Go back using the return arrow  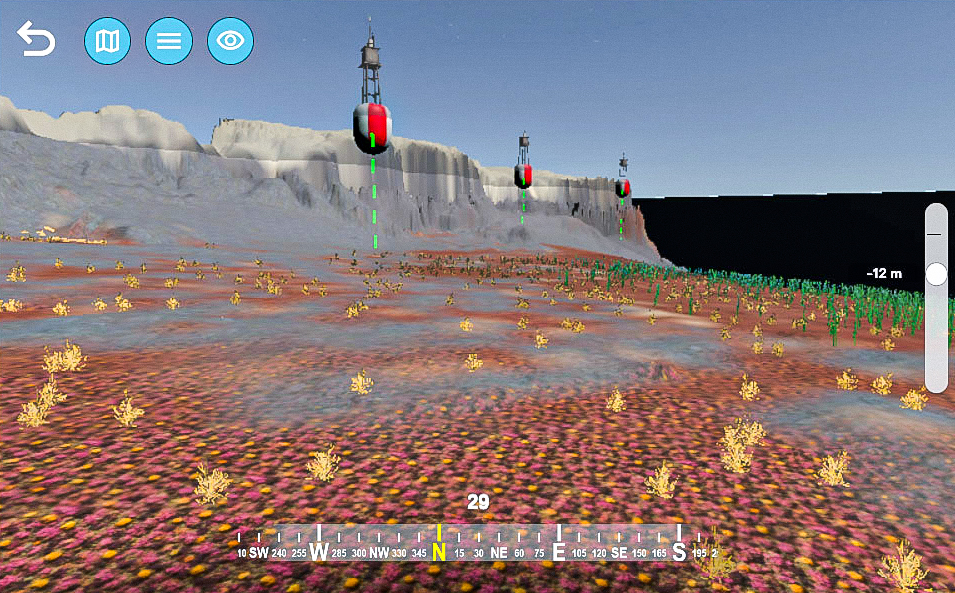click(36, 41)
